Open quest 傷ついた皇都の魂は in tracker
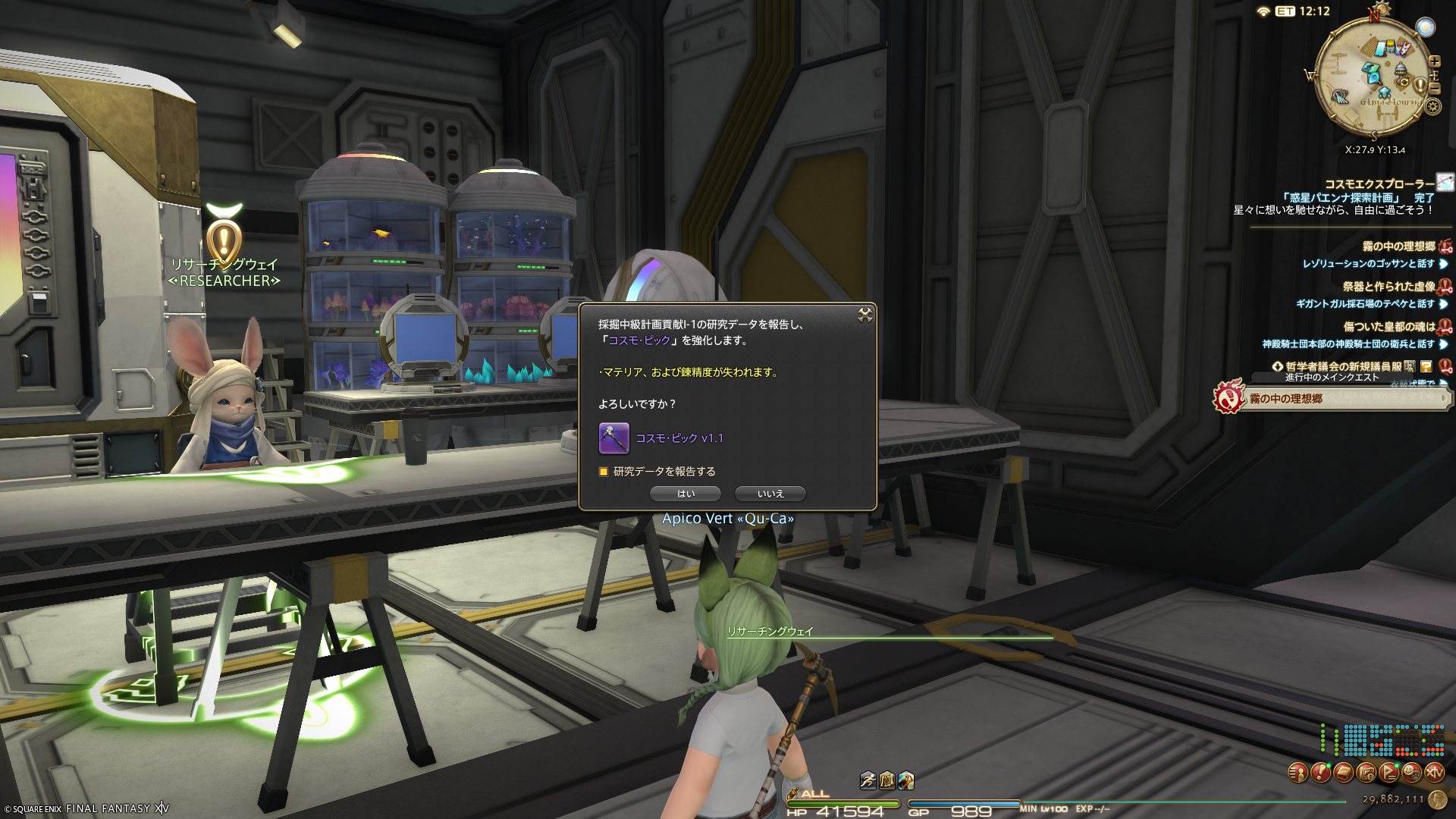1456x819 pixels. pos(1389,327)
